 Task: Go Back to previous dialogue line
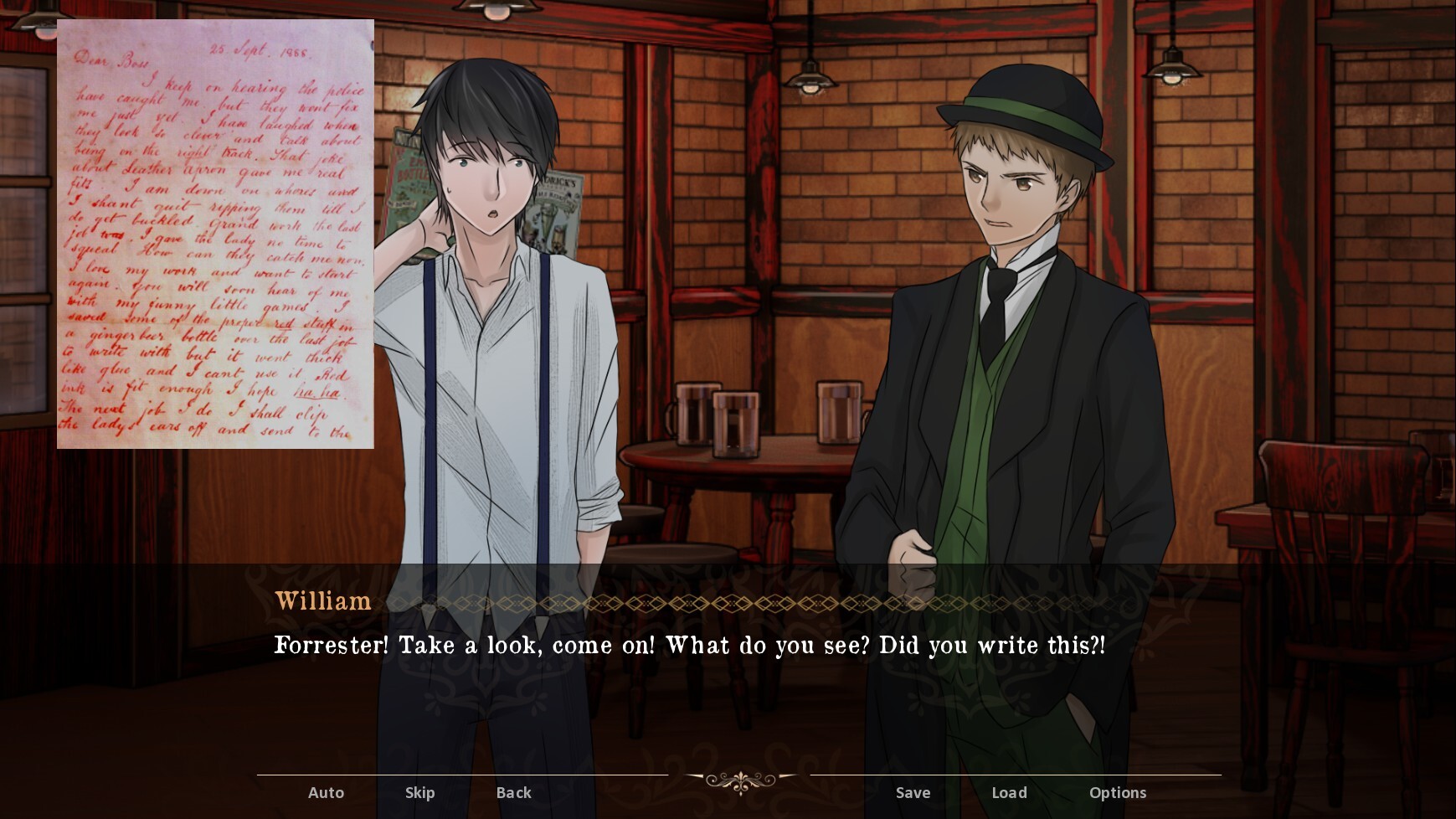513,792
